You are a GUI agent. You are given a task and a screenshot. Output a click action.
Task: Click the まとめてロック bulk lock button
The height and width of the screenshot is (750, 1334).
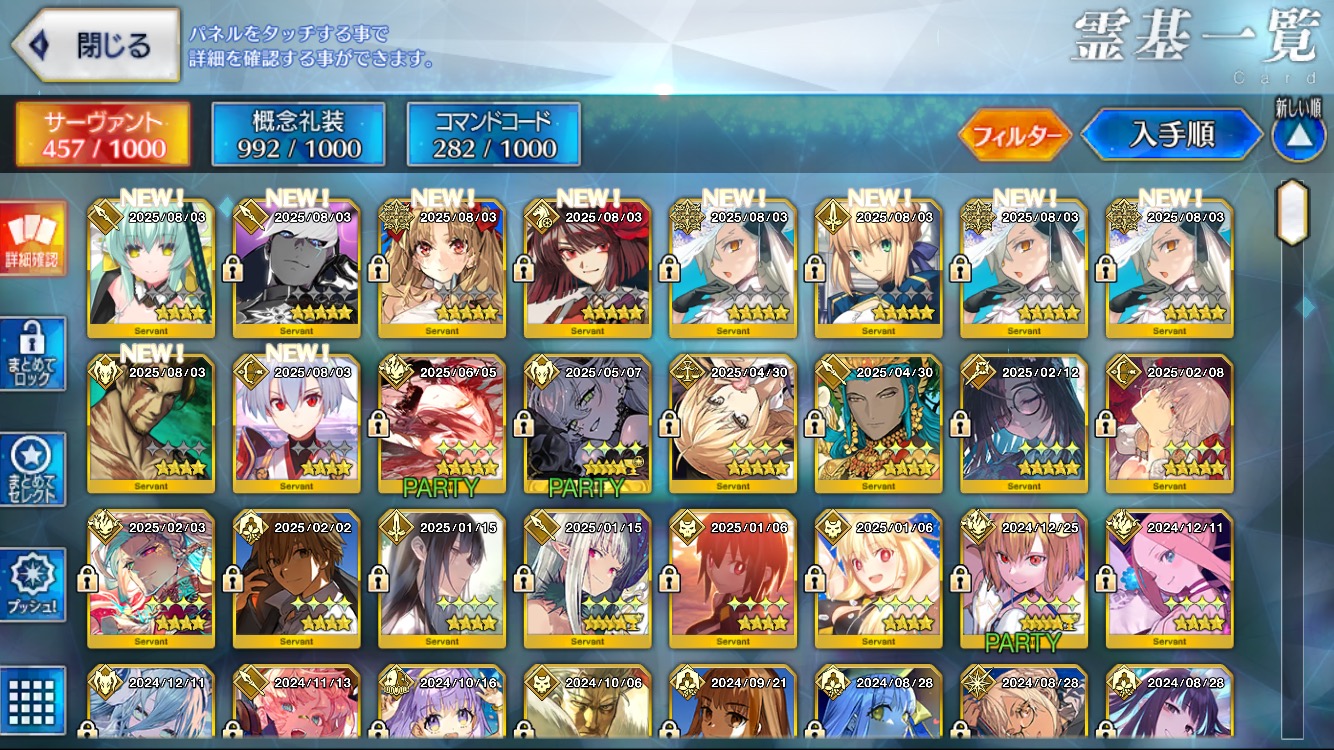[33, 354]
